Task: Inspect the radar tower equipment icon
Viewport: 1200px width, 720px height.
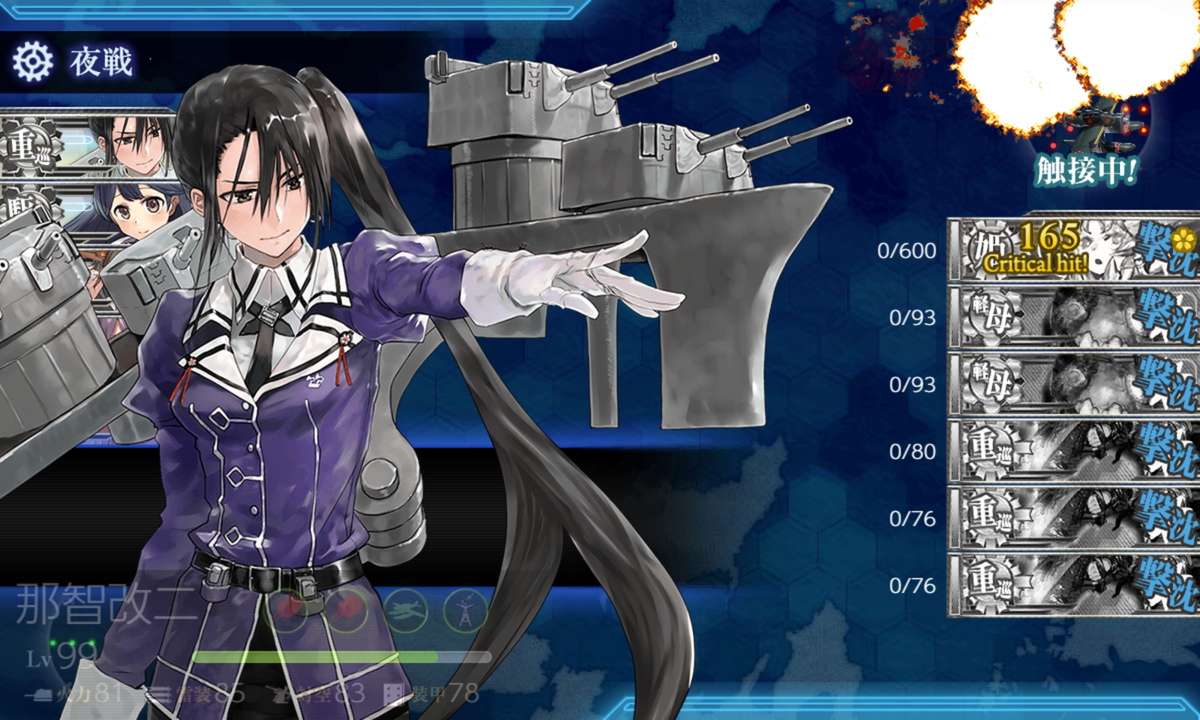Action: click(x=466, y=609)
